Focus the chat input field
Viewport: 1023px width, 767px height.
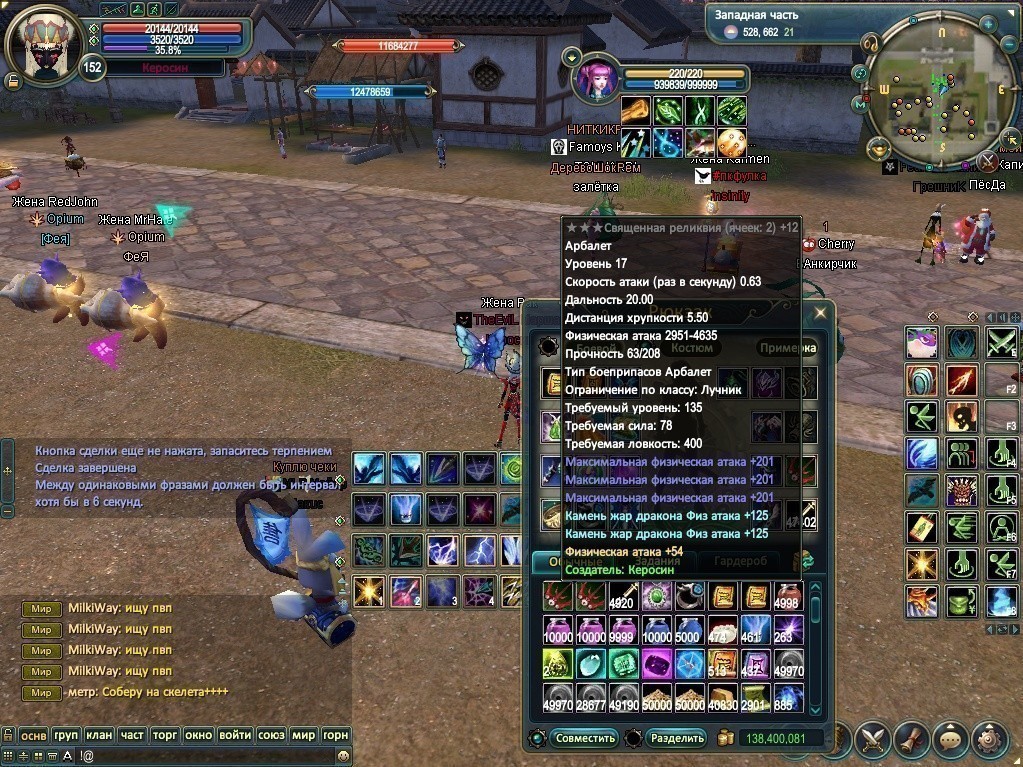(180, 757)
